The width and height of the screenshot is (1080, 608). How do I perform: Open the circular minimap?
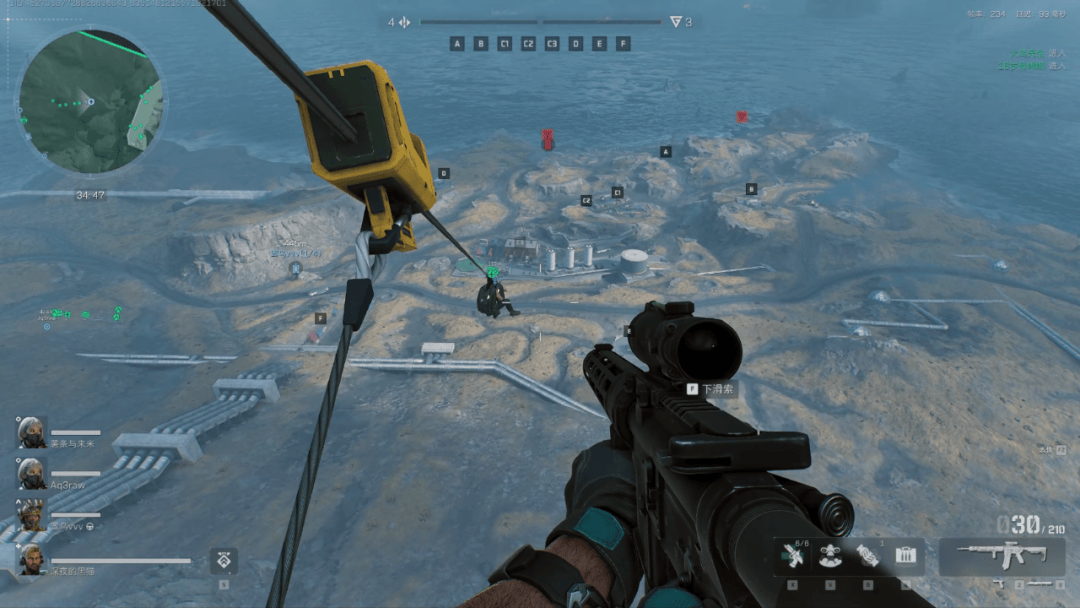click(x=90, y=100)
